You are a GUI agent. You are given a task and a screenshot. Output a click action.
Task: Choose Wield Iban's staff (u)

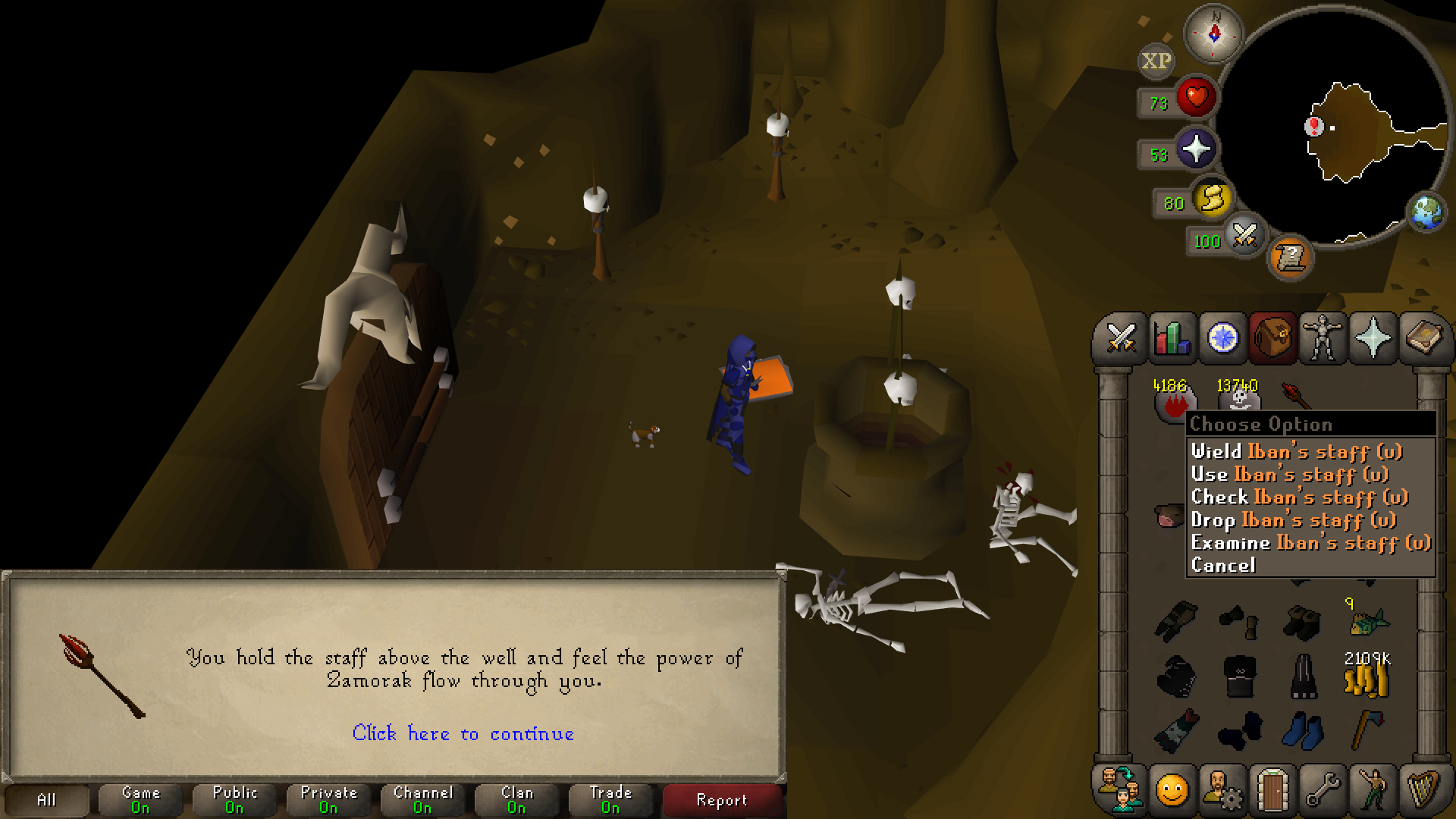click(x=1296, y=452)
